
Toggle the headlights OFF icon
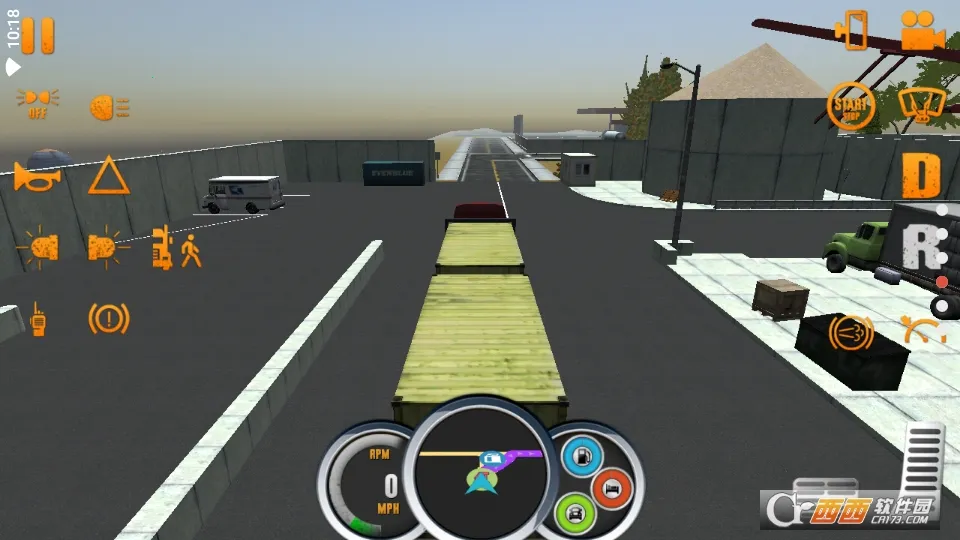pos(37,103)
